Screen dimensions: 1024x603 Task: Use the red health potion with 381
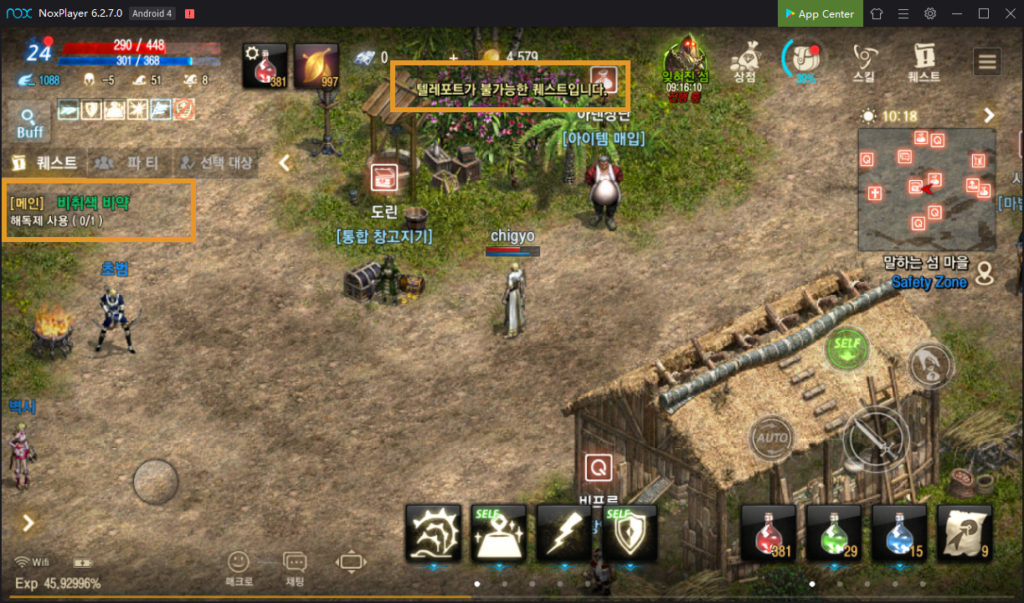tap(768, 532)
